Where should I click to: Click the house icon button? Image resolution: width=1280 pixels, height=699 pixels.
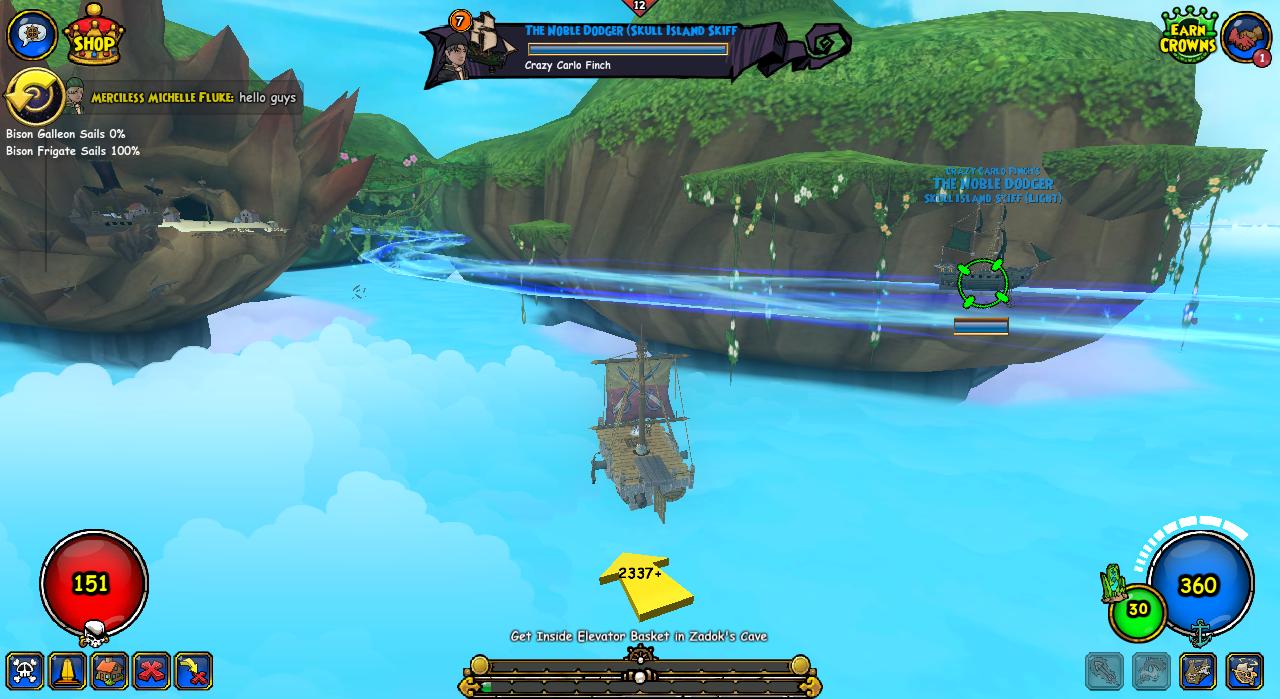[110, 670]
